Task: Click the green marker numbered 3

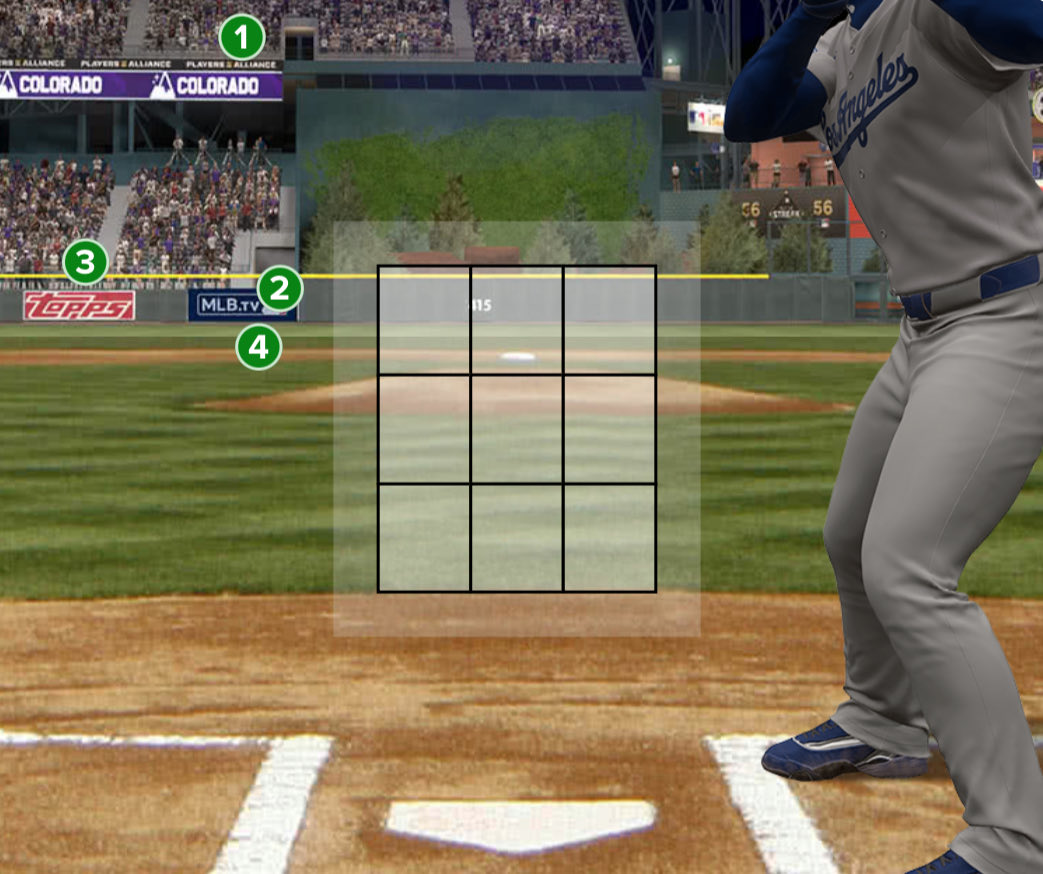Action: [x=85, y=265]
